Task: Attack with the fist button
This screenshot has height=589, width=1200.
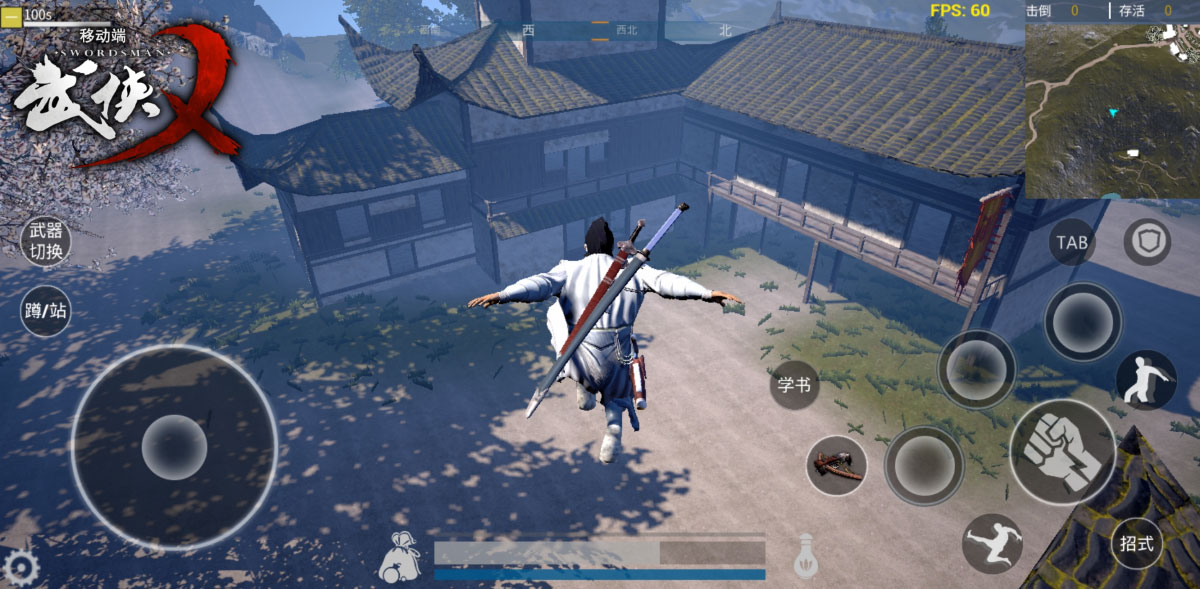Action: click(x=1062, y=452)
